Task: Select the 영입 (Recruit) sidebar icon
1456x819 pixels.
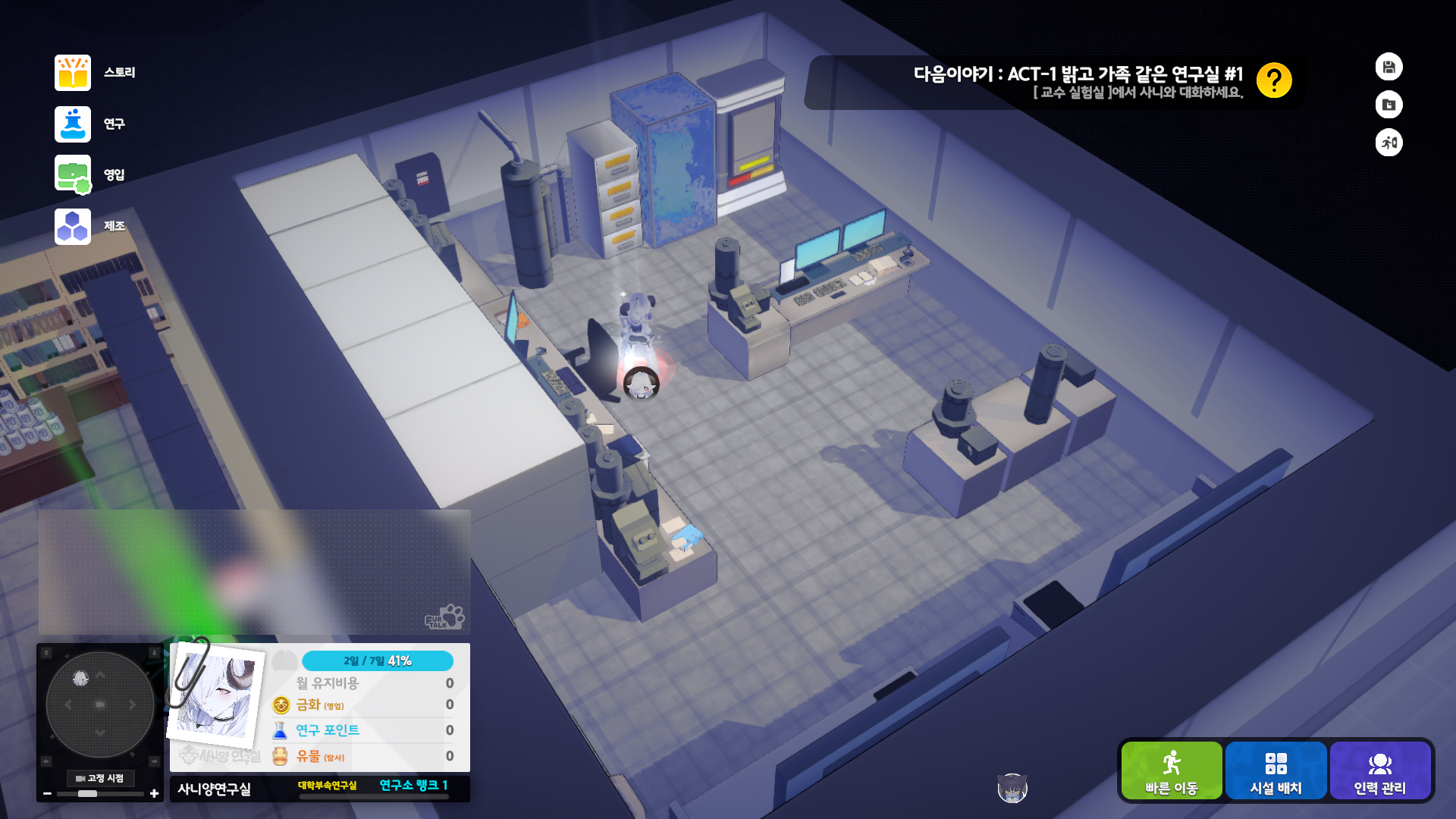Action: [x=72, y=174]
